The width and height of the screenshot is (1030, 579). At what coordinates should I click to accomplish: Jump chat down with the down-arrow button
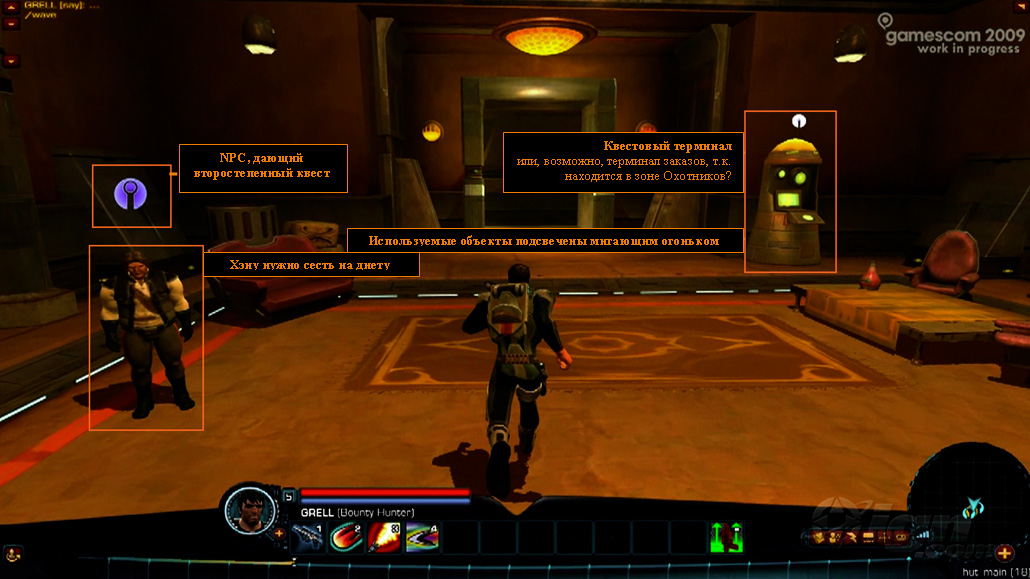[x=11, y=61]
